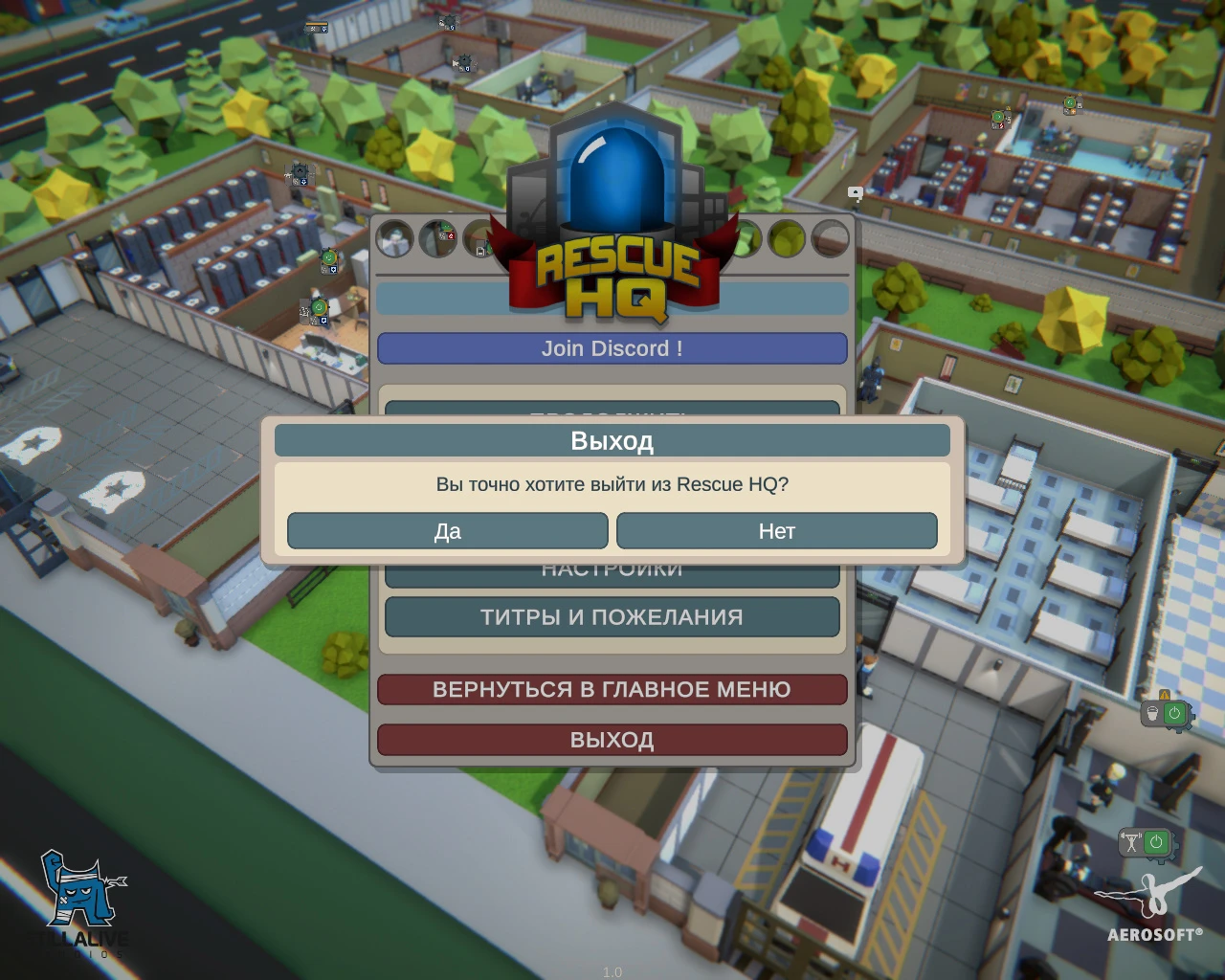
Task: Select ВЕРНУТЬСЯ В ГЛАВНОЕ МЕНЮ
Action: tap(612, 689)
